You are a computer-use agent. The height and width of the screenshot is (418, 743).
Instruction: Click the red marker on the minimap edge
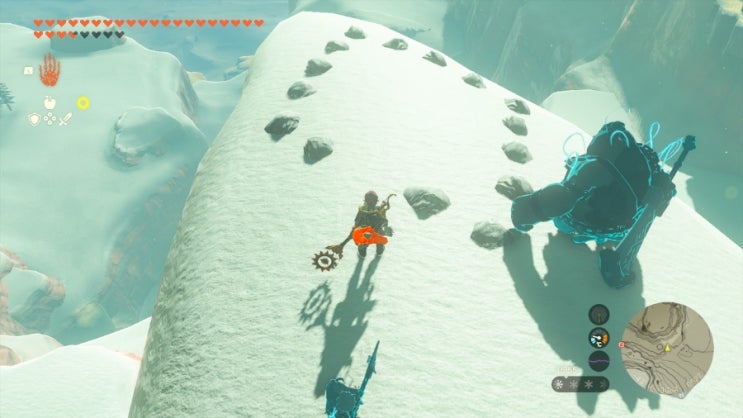point(622,343)
